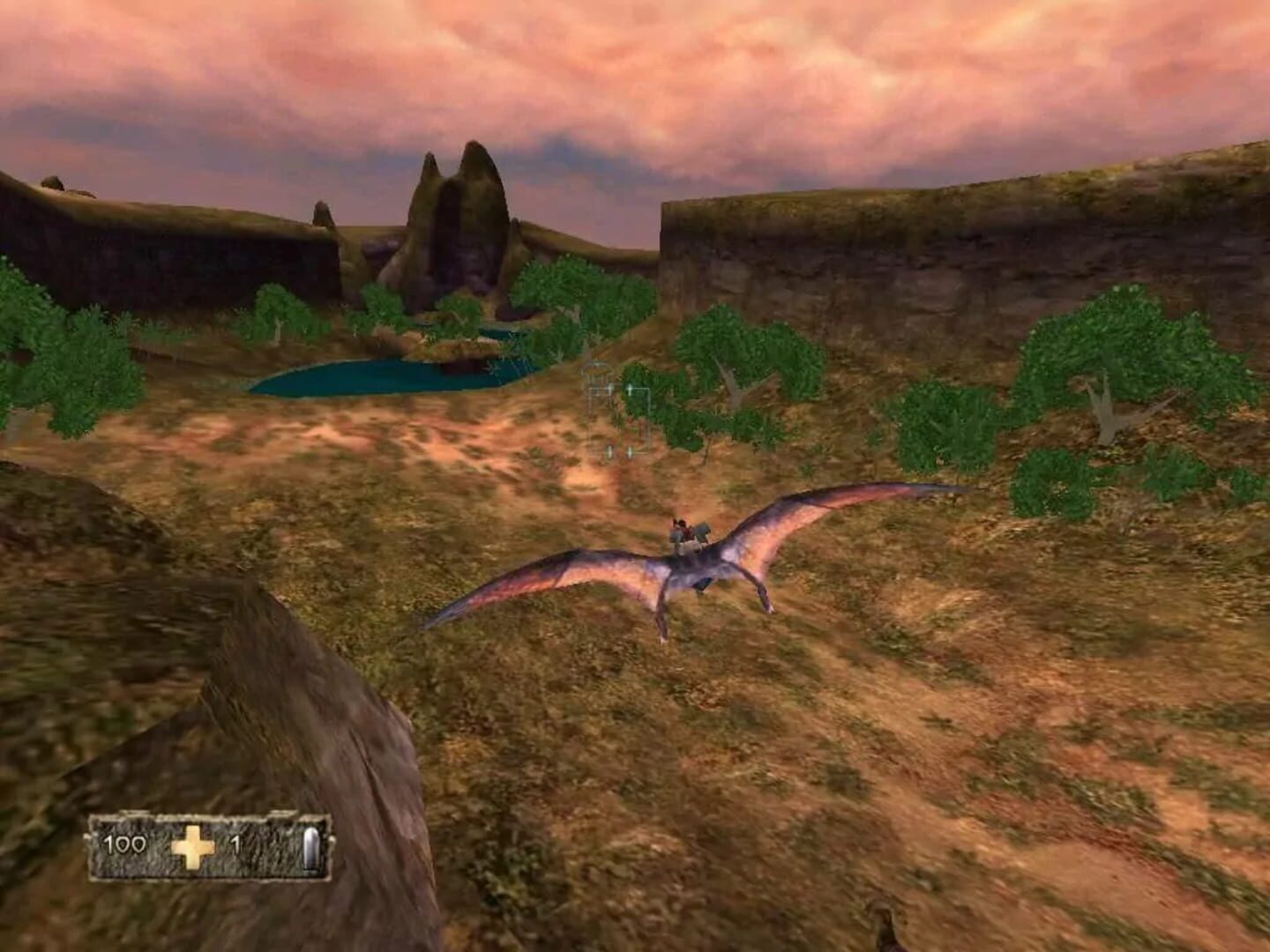Select the golden health cross icon on the HUD
The height and width of the screenshot is (952, 1270).
(194, 848)
